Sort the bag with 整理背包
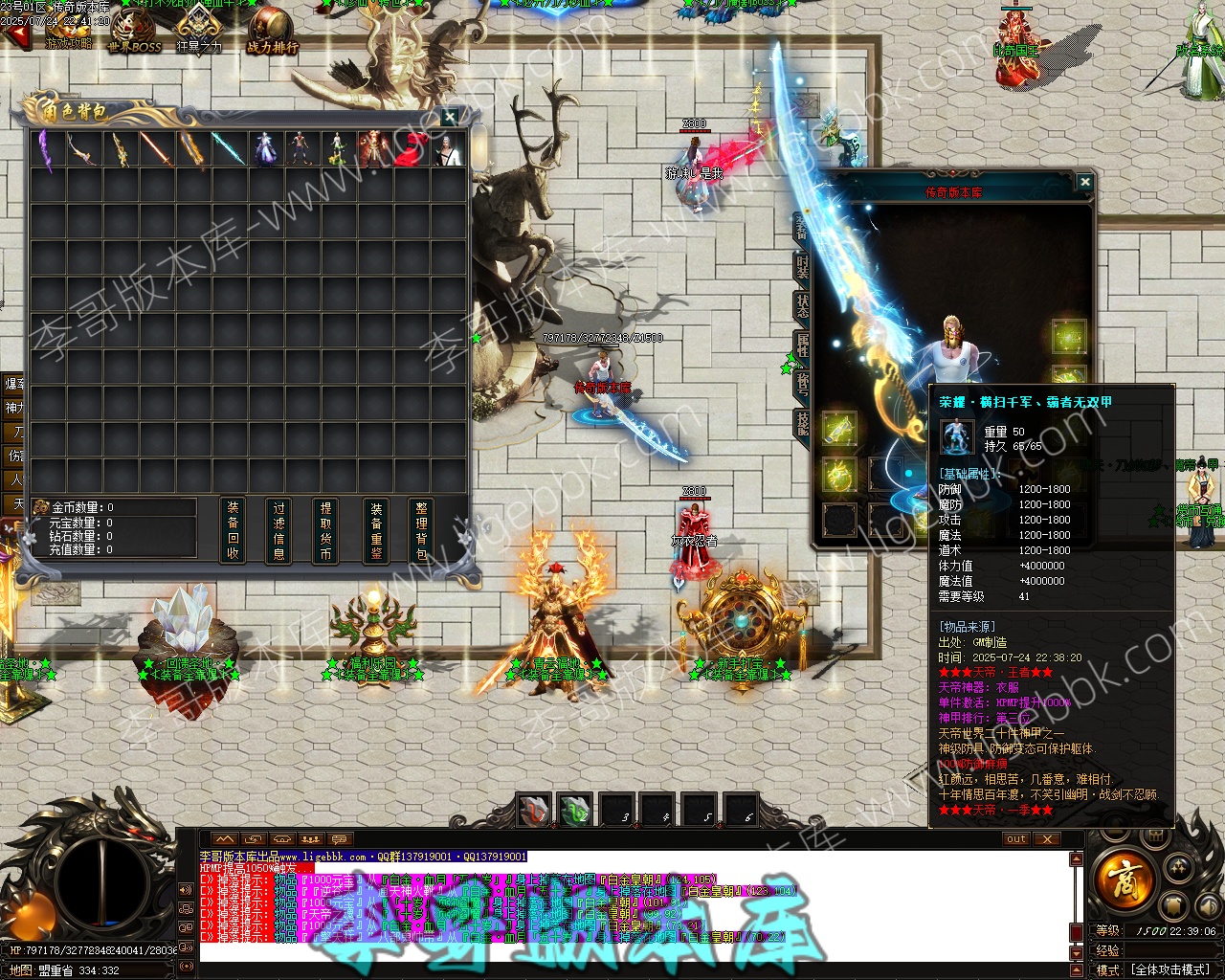Image resolution: width=1225 pixels, height=980 pixels. (422, 530)
